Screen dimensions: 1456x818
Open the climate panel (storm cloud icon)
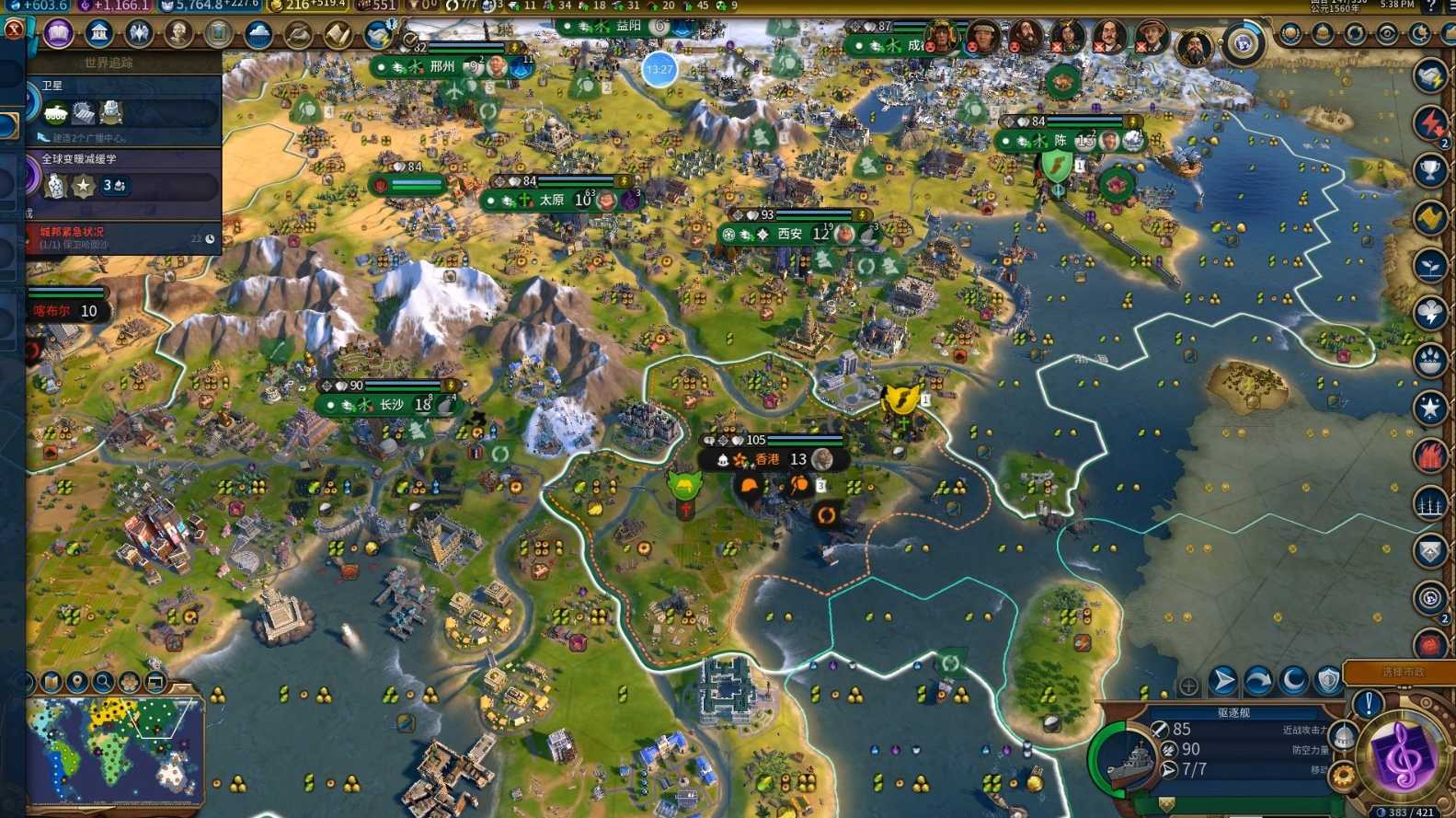(258, 35)
